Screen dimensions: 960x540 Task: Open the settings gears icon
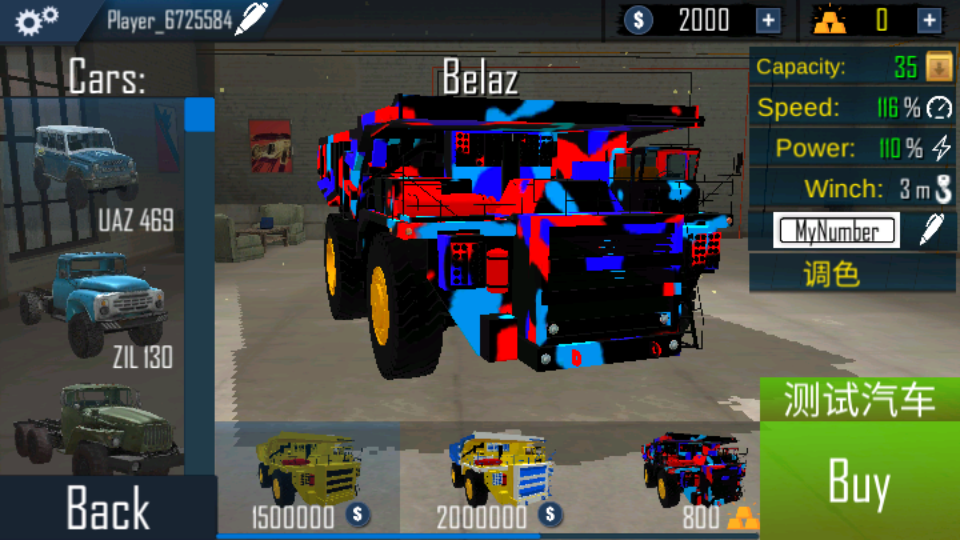pos(38,19)
